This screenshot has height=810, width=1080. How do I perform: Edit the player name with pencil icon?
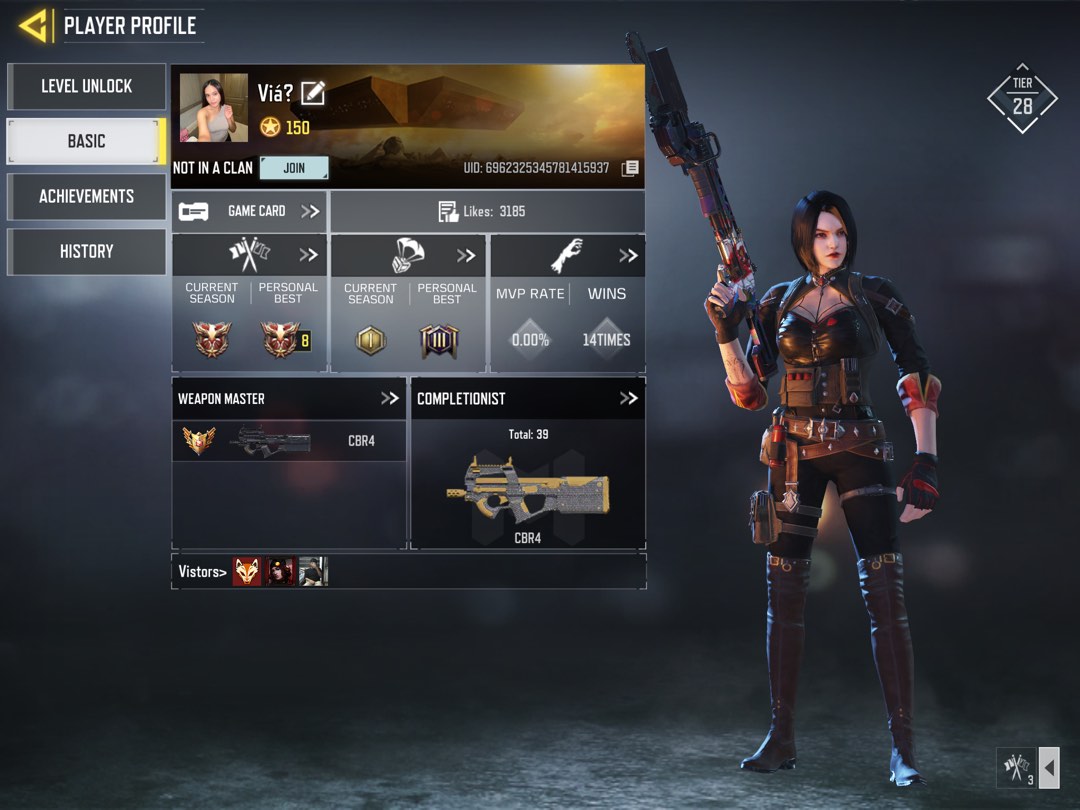[313, 94]
